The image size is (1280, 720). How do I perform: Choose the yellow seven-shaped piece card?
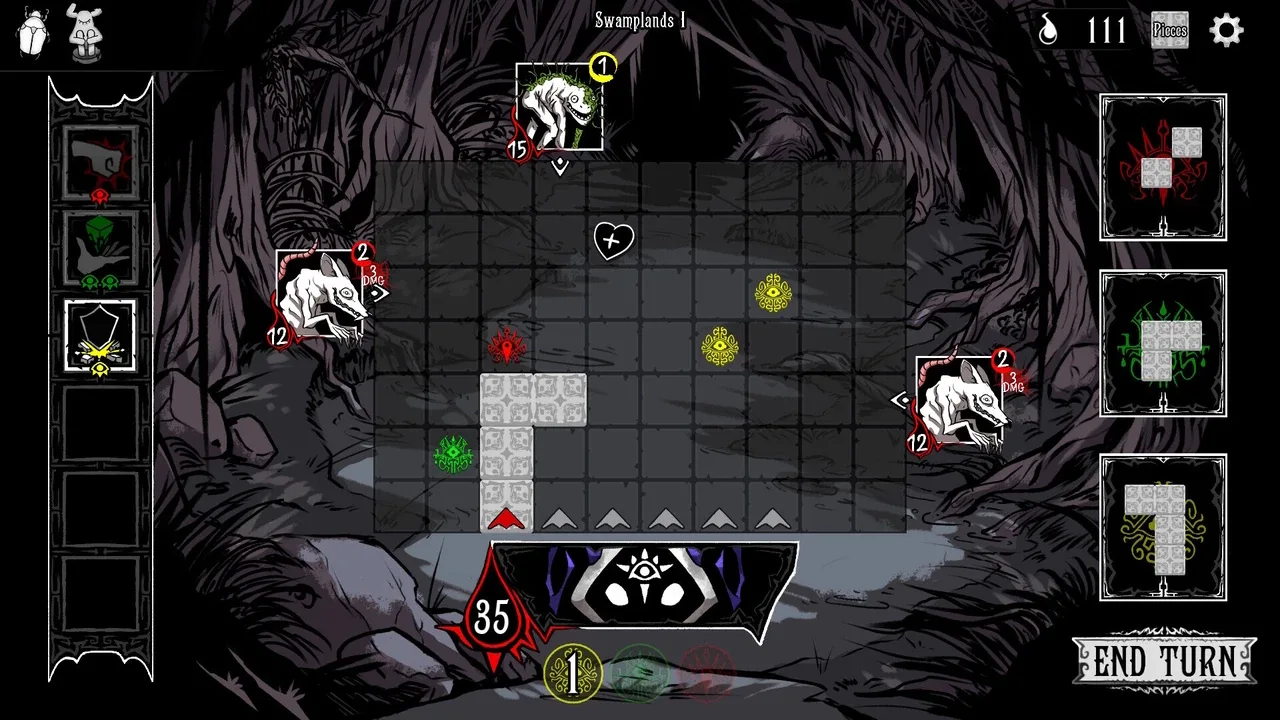click(x=1163, y=527)
